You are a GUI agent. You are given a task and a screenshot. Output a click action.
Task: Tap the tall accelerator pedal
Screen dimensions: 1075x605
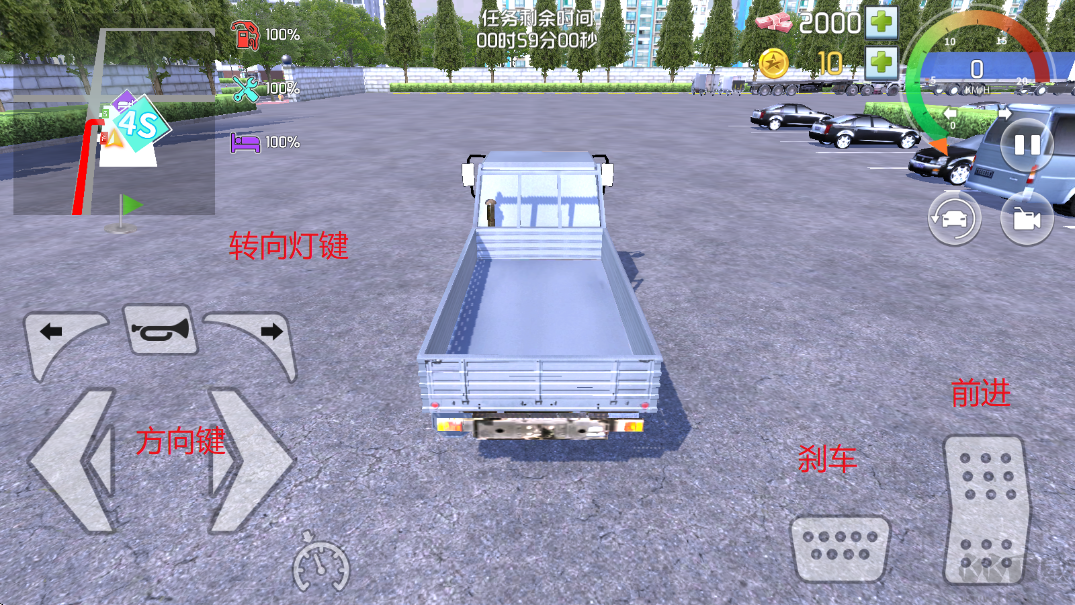click(986, 509)
